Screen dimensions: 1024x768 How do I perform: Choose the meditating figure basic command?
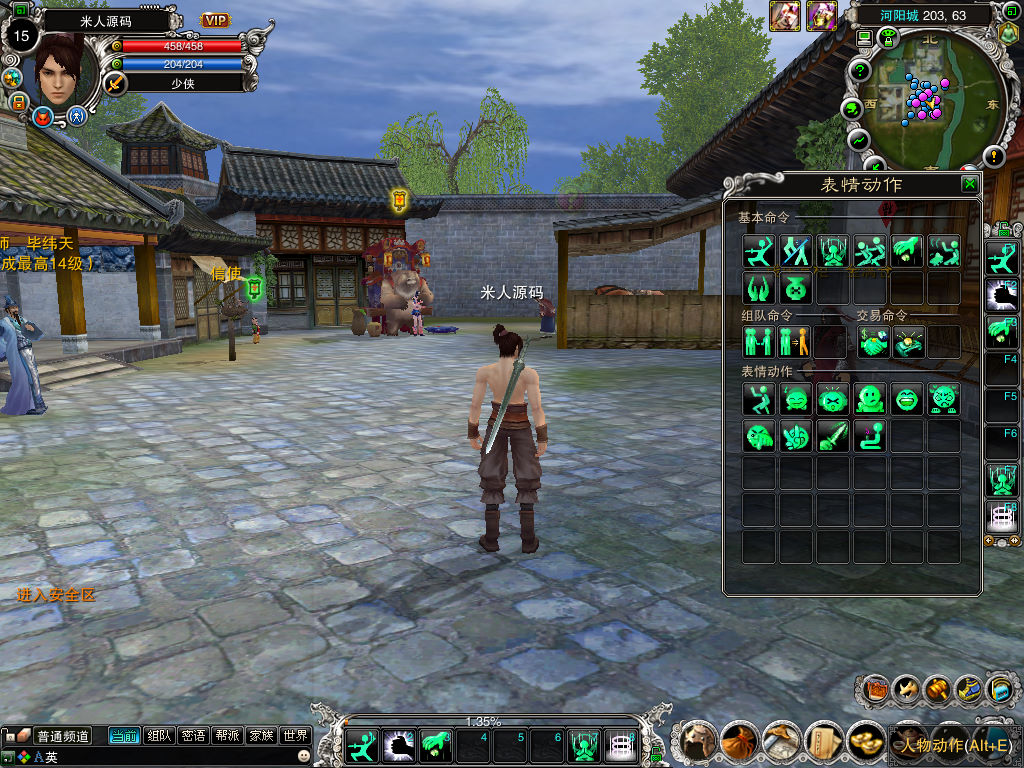click(x=834, y=251)
